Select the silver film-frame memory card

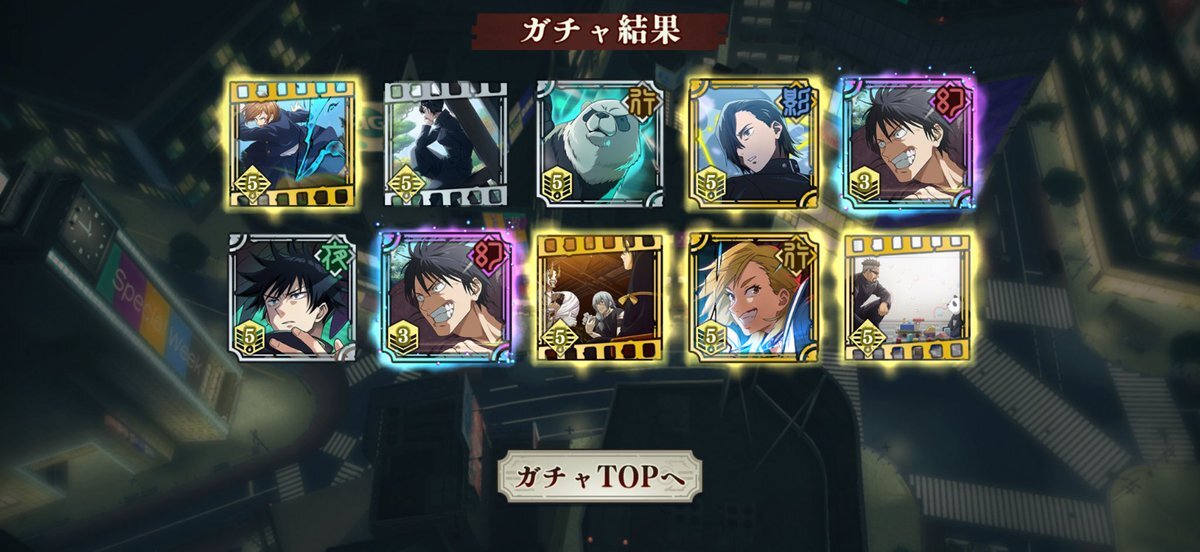[x=445, y=142]
